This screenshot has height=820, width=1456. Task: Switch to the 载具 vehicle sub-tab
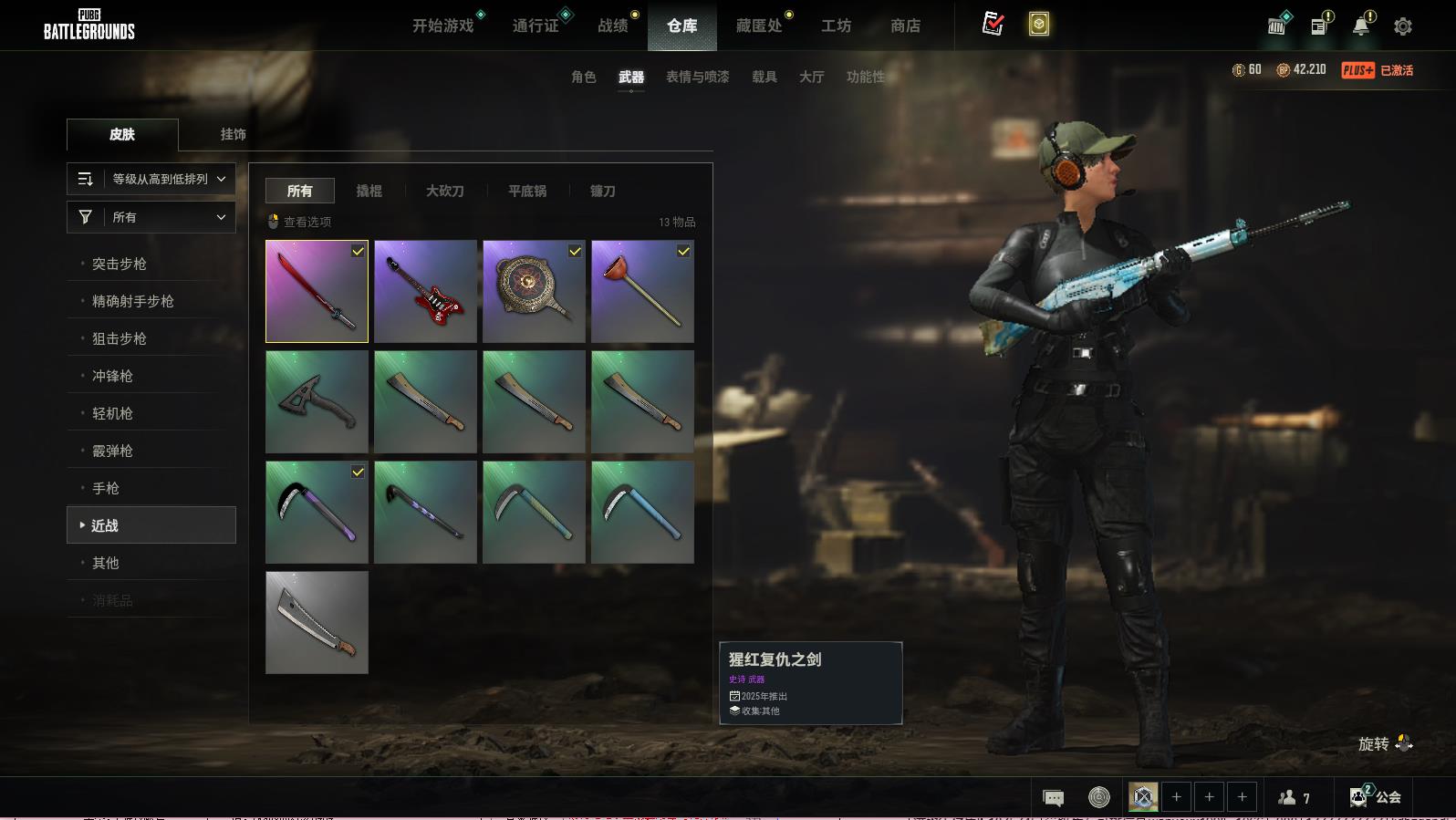764,77
